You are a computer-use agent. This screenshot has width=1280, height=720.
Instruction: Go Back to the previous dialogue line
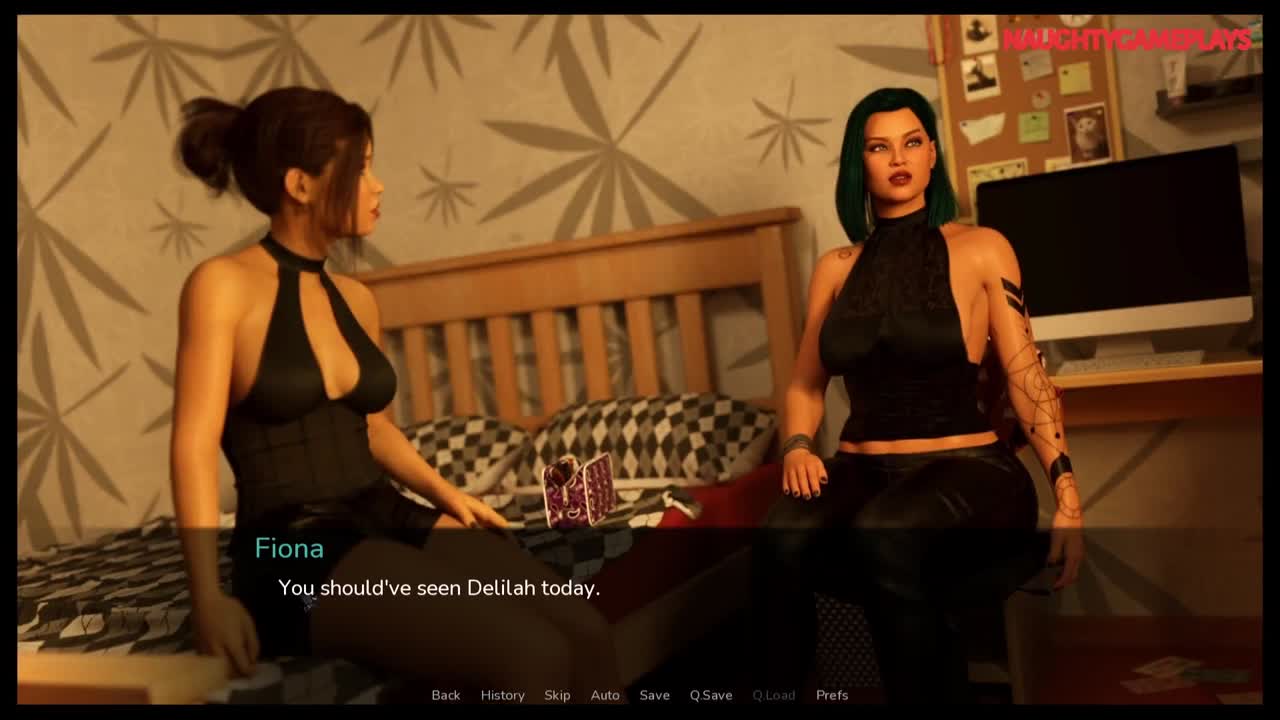[x=446, y=695]
